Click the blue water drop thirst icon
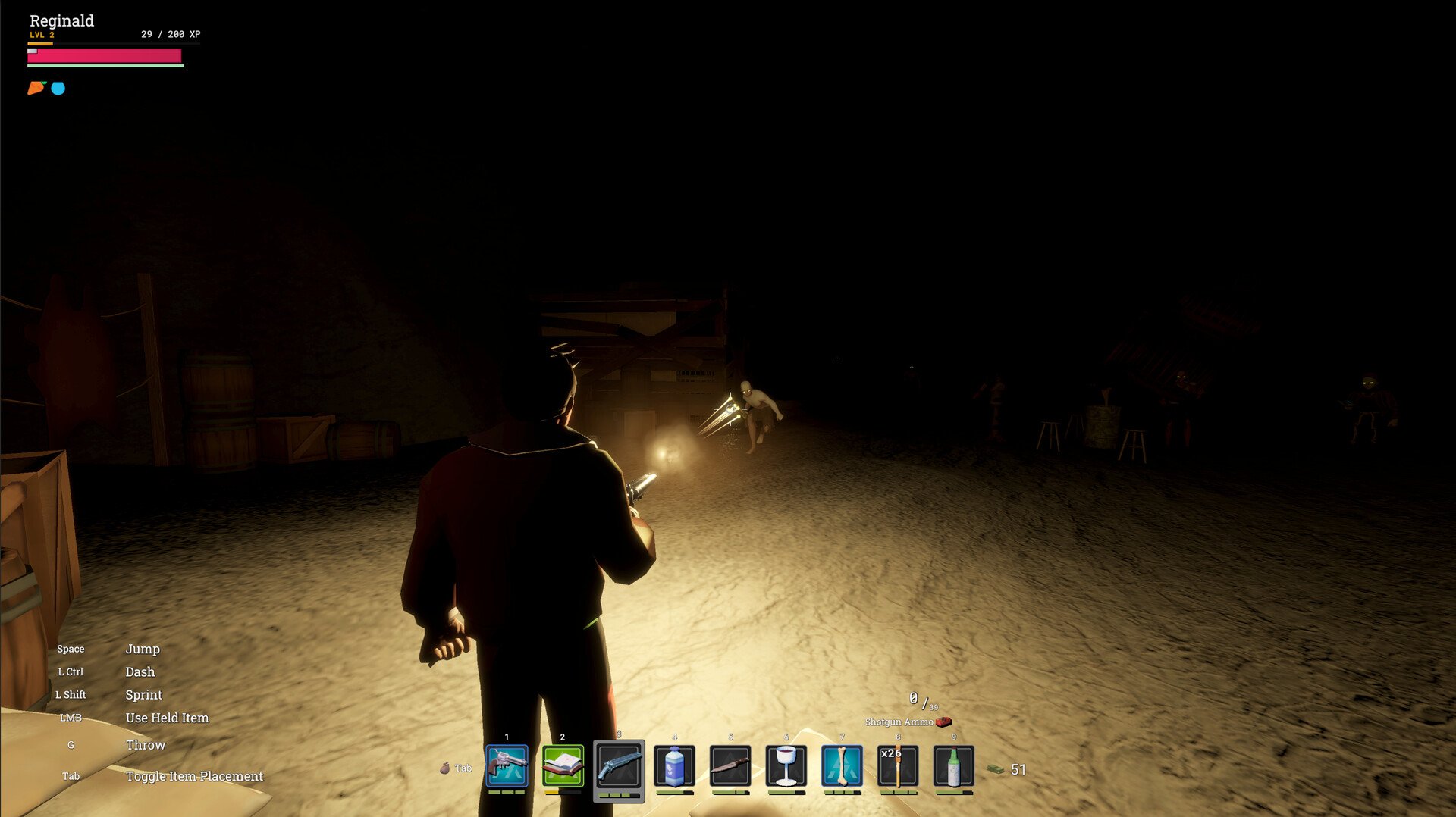The width and height of the screenshot is (1456, 817). click(x=58, y=89)
